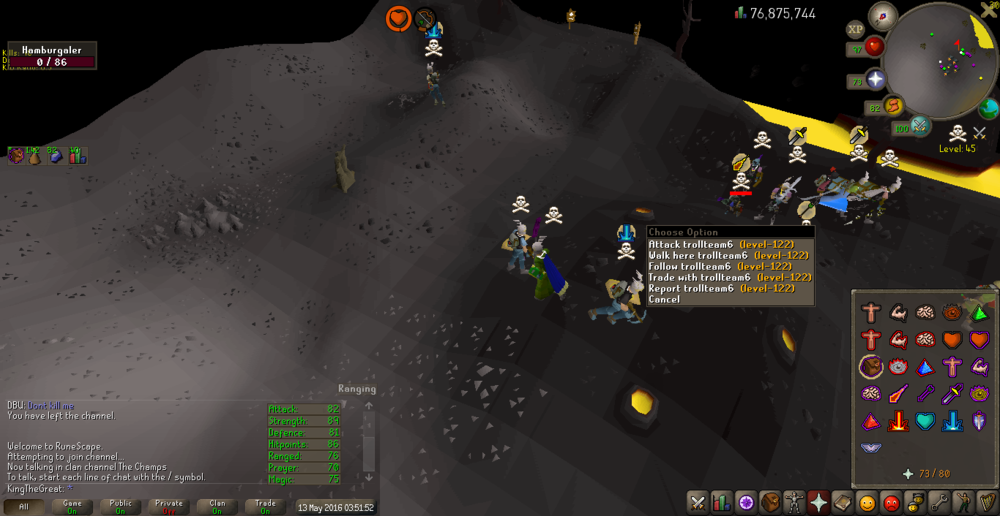Open the music harp tab

click(x=987, y=502)
